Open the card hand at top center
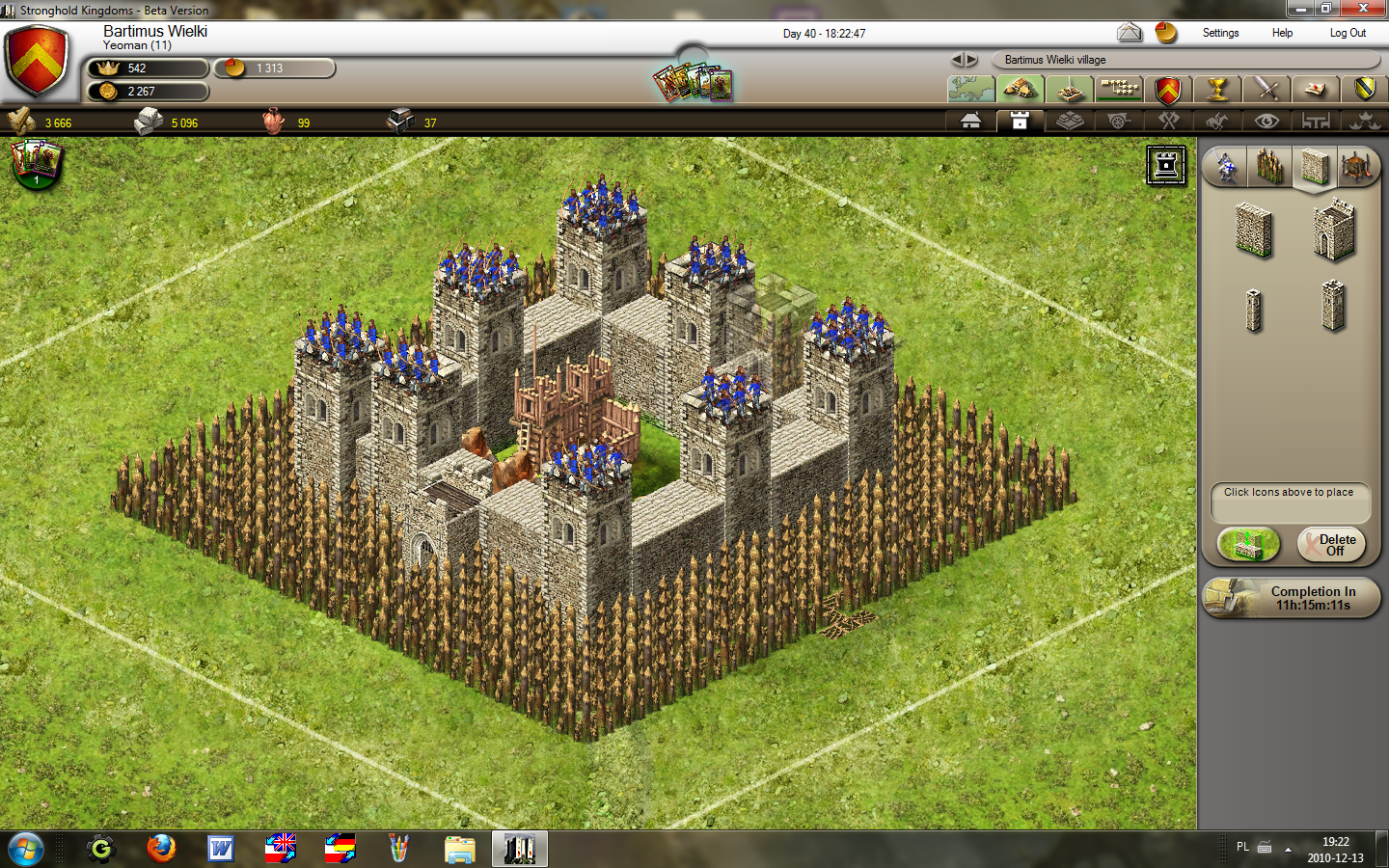Screen dimensions: 1389x868 [x=693, y=83]
